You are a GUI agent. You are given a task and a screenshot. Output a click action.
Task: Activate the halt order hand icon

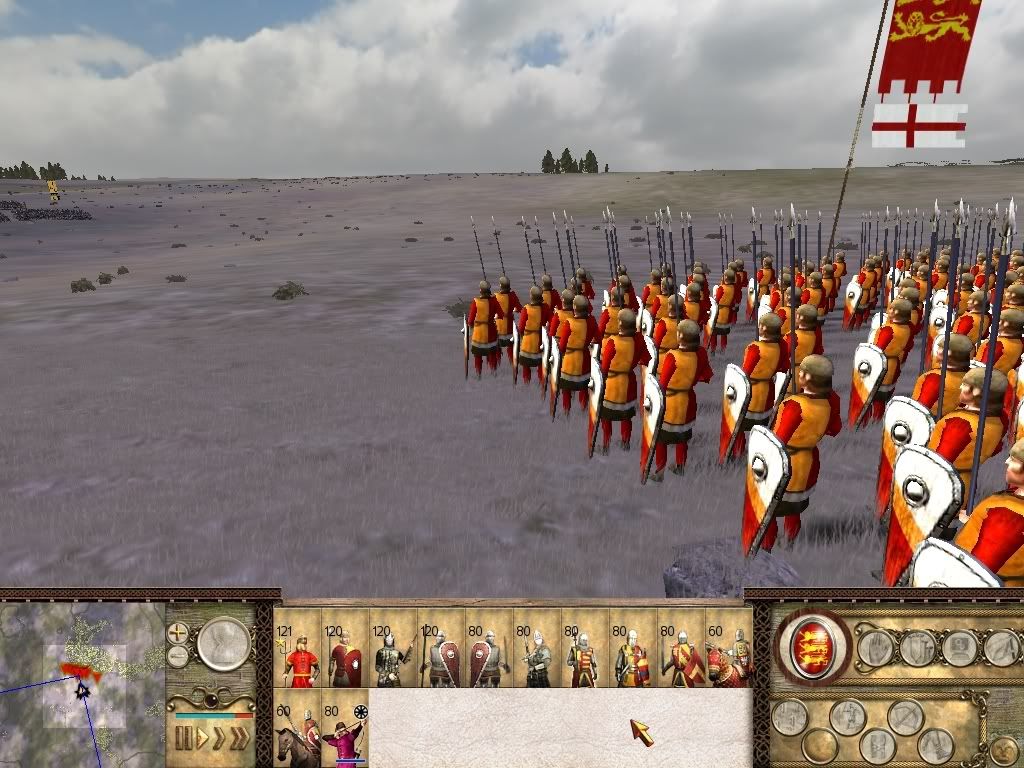pyautogui.click(x=876, y=648)
